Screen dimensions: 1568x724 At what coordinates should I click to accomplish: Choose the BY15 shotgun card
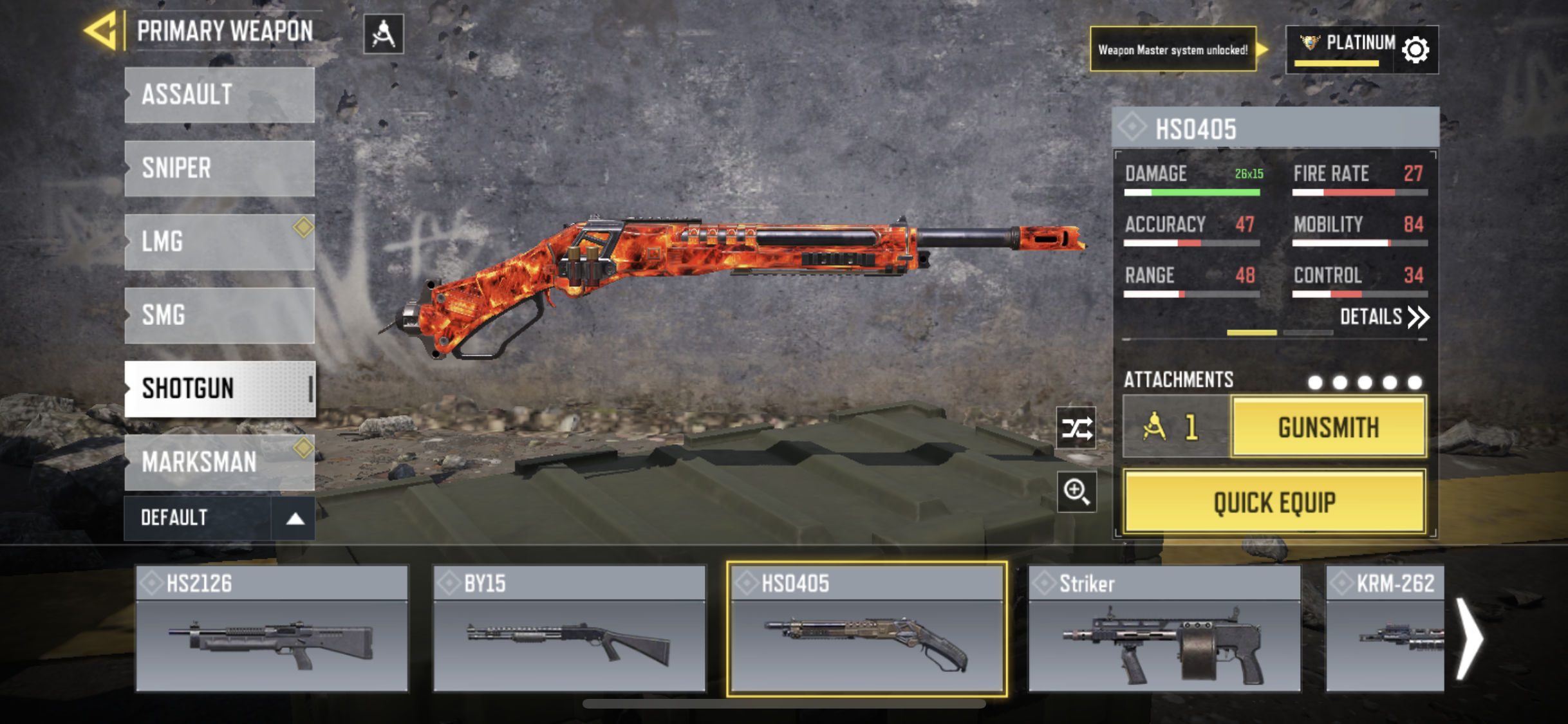point(570,629)
